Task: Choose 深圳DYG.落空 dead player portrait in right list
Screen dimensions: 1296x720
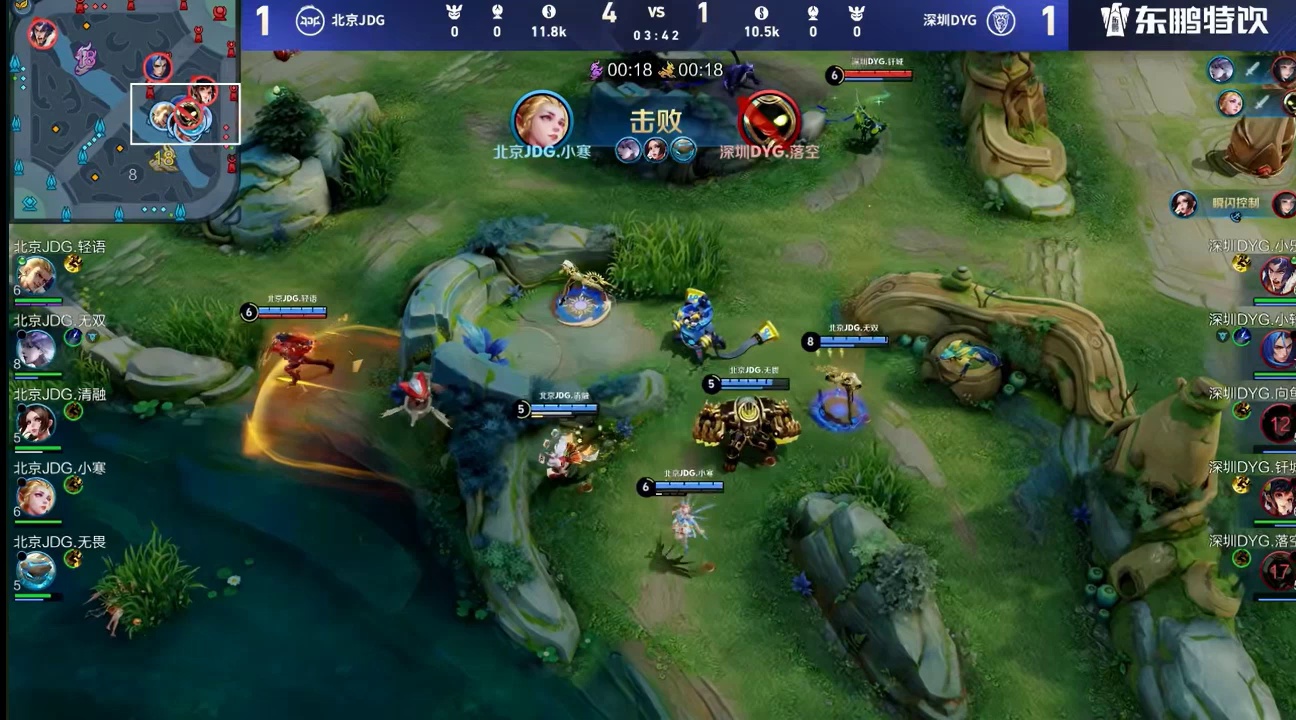Action: pos(1278,570)
